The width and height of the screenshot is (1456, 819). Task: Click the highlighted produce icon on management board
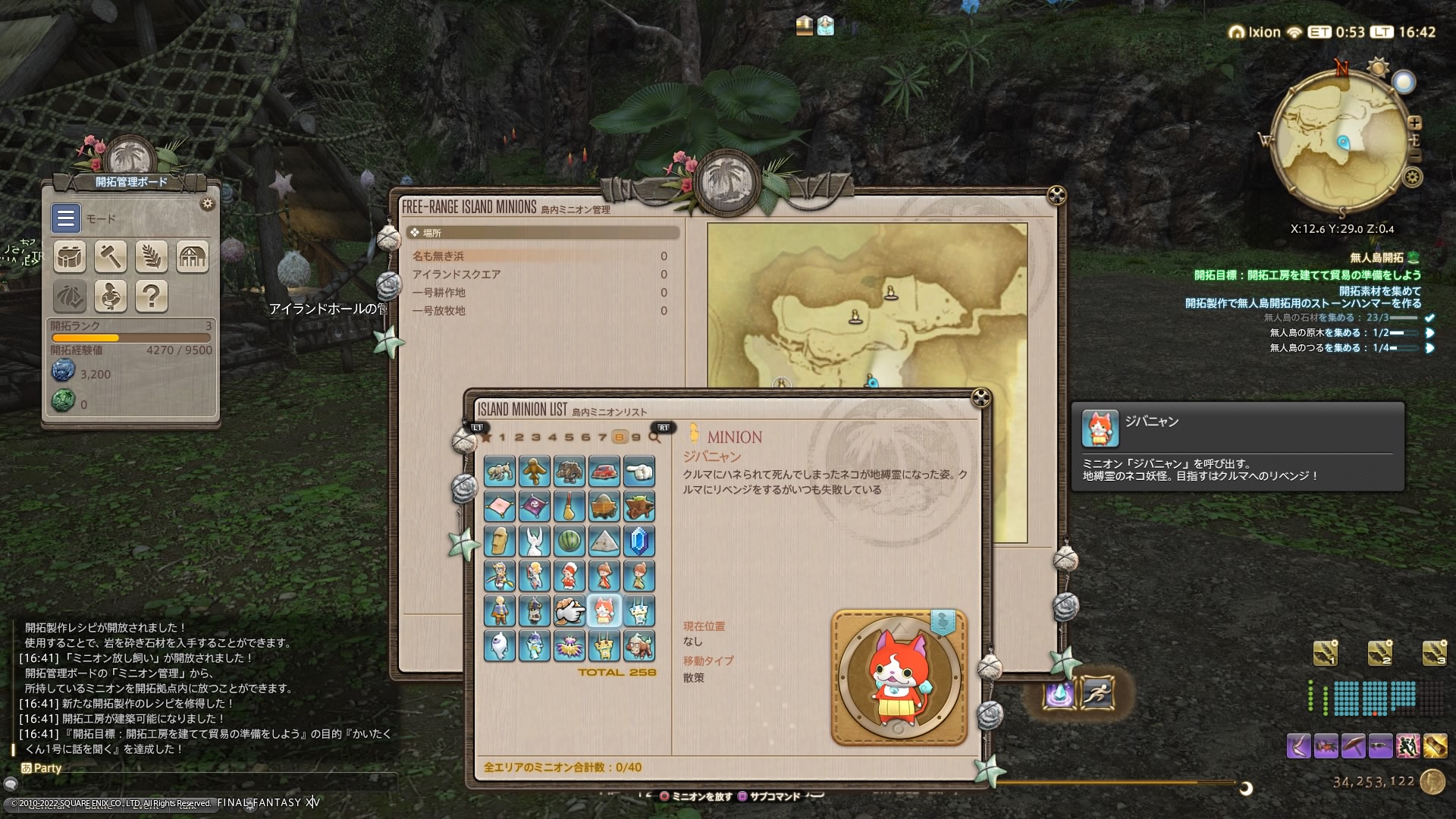pos(69,297)
